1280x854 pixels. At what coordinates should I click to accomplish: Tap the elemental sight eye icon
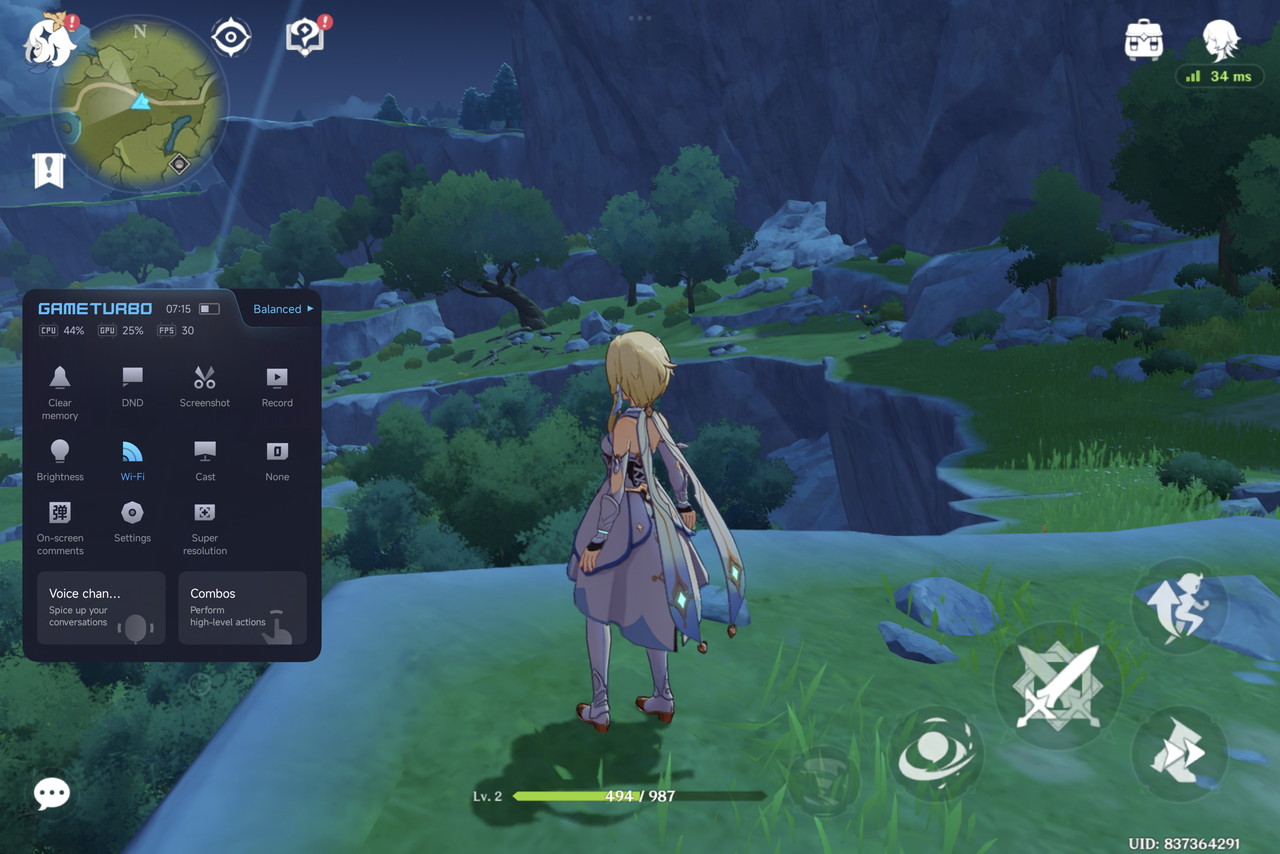[x=231, y=38]
